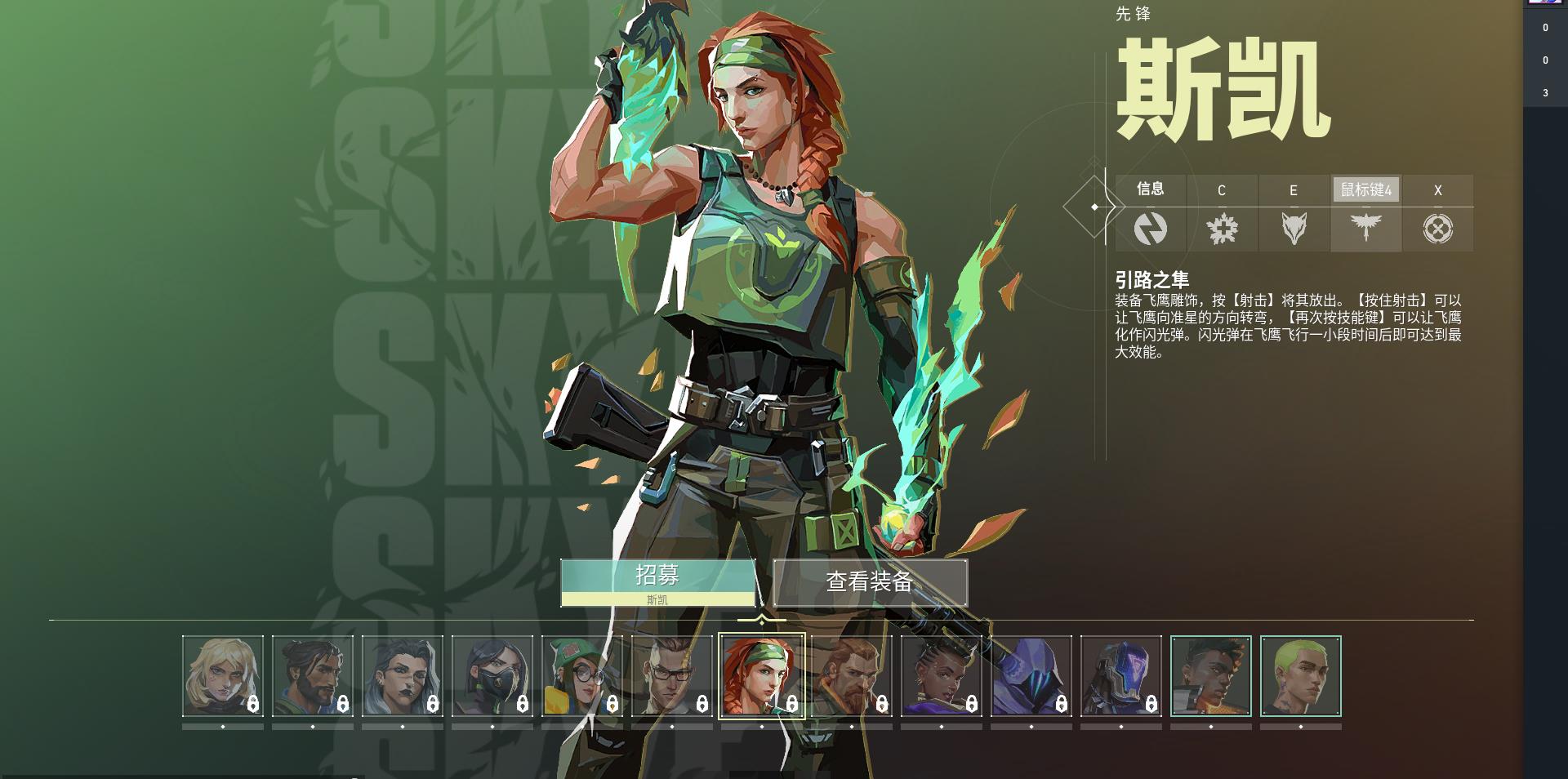Switch to the C ability tab

point(1222,190)
